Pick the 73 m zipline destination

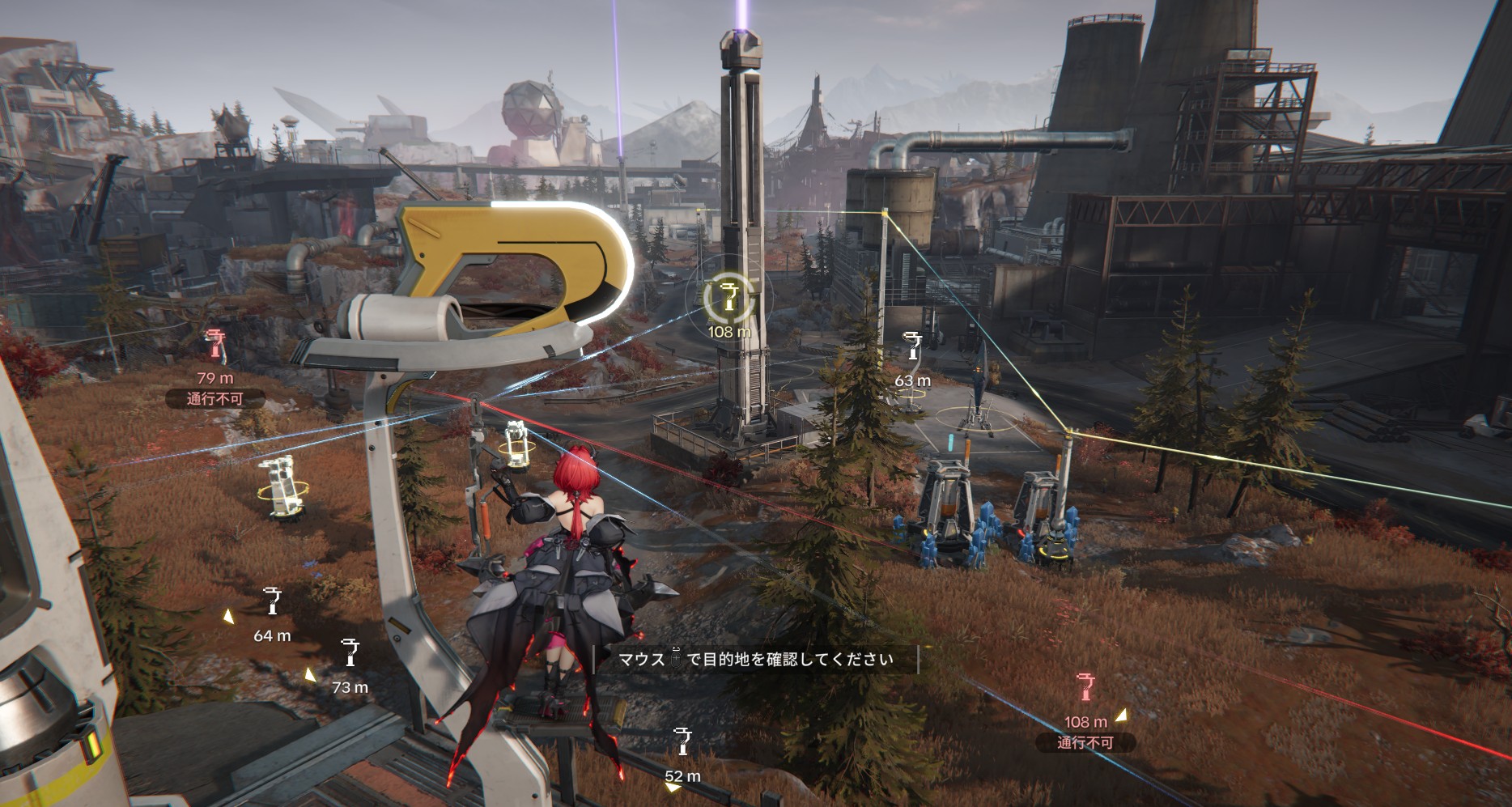(350, 652)
